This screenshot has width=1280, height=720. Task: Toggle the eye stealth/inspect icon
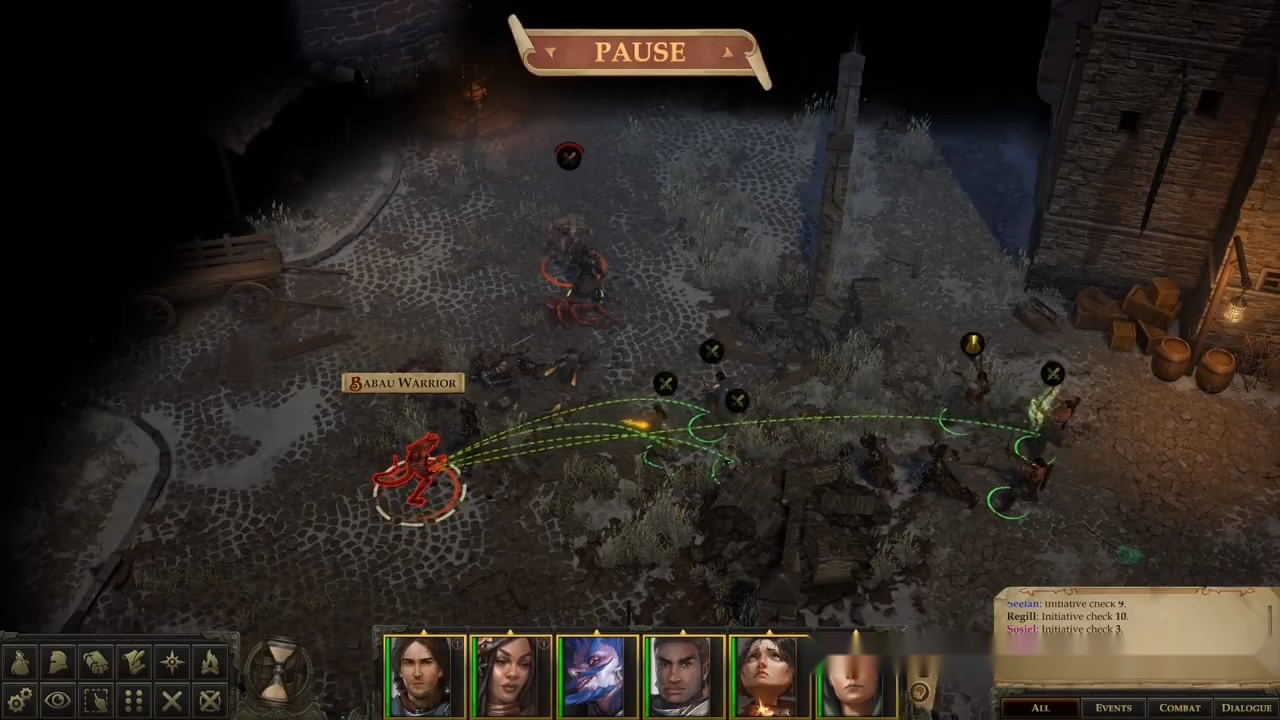[58, 699]
